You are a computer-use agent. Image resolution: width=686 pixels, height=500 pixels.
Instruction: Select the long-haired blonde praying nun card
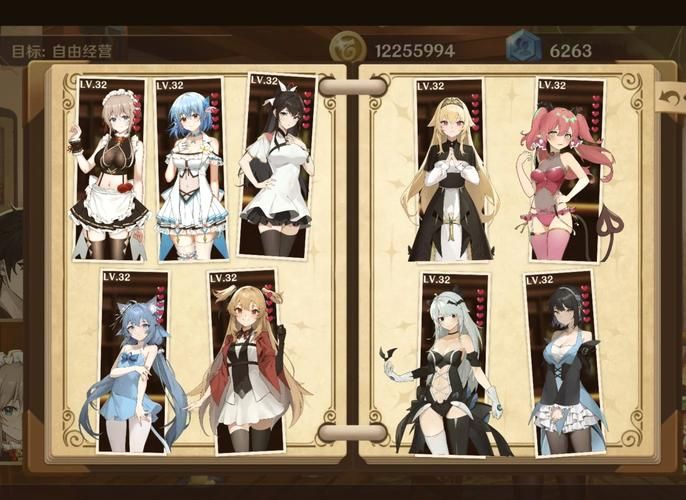(450, 170)
